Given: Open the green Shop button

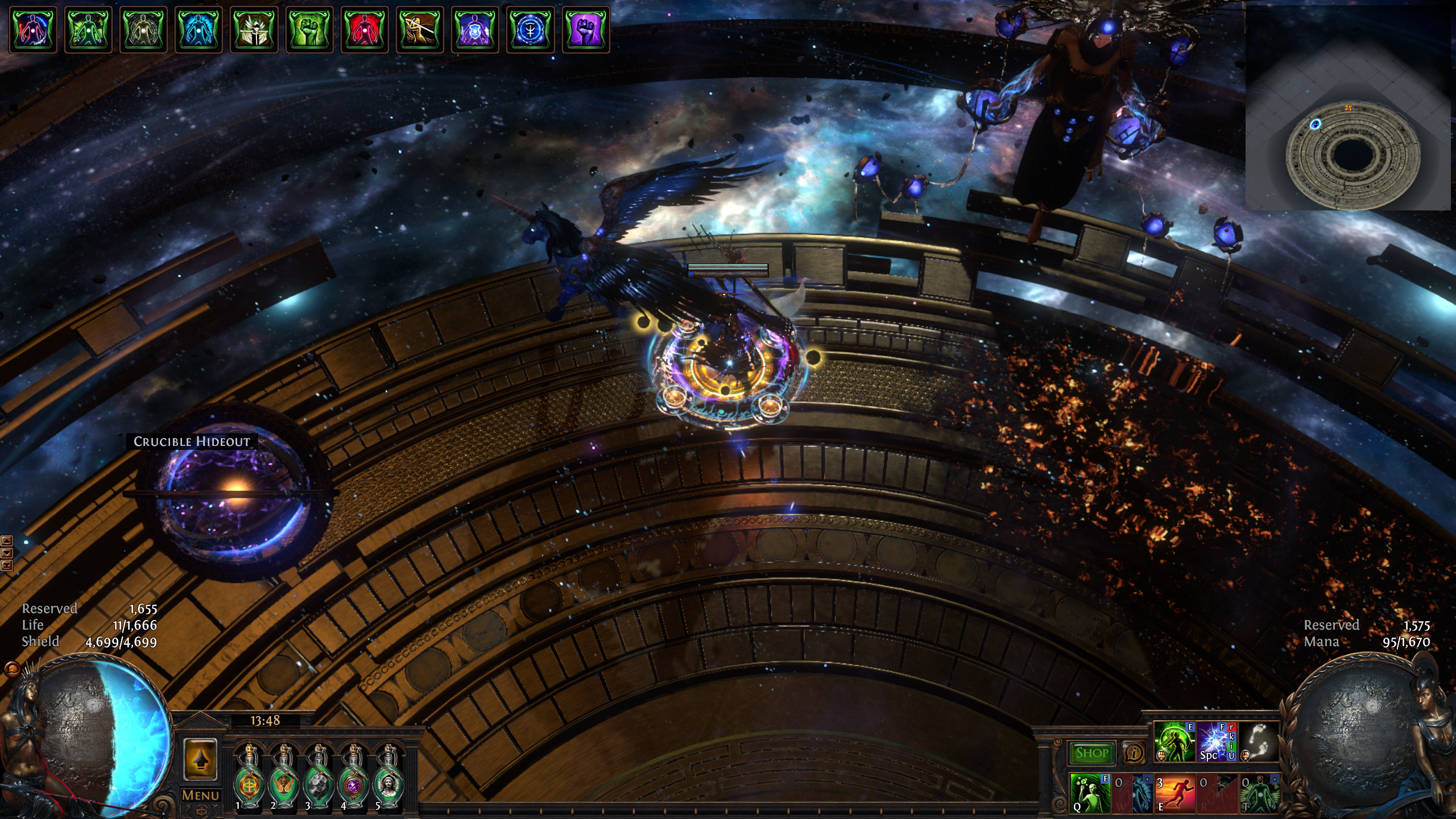Looking at the screenshot, I should click(x=1092, y=753).
